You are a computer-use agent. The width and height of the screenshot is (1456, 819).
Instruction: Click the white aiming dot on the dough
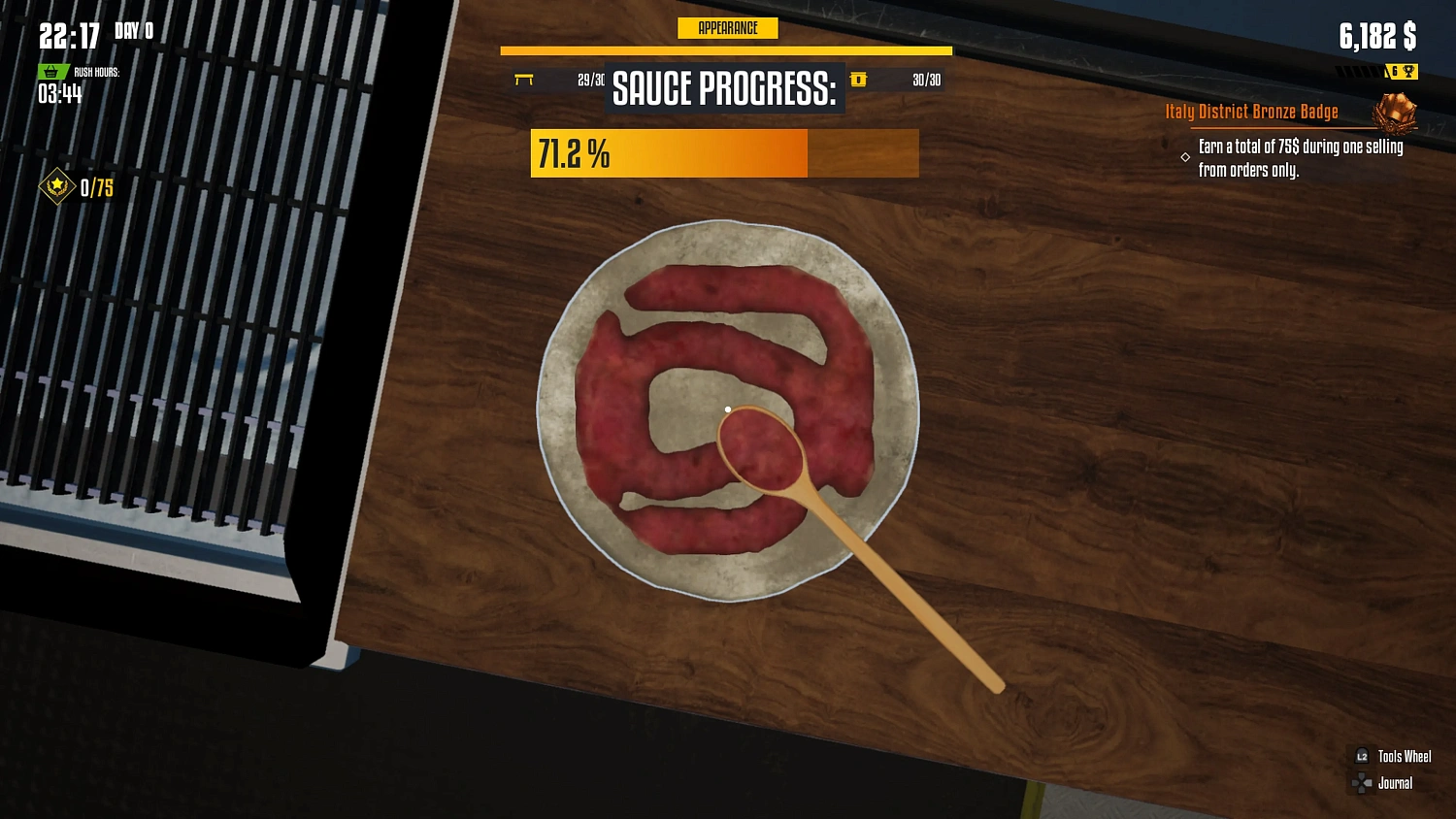(727, 409)
